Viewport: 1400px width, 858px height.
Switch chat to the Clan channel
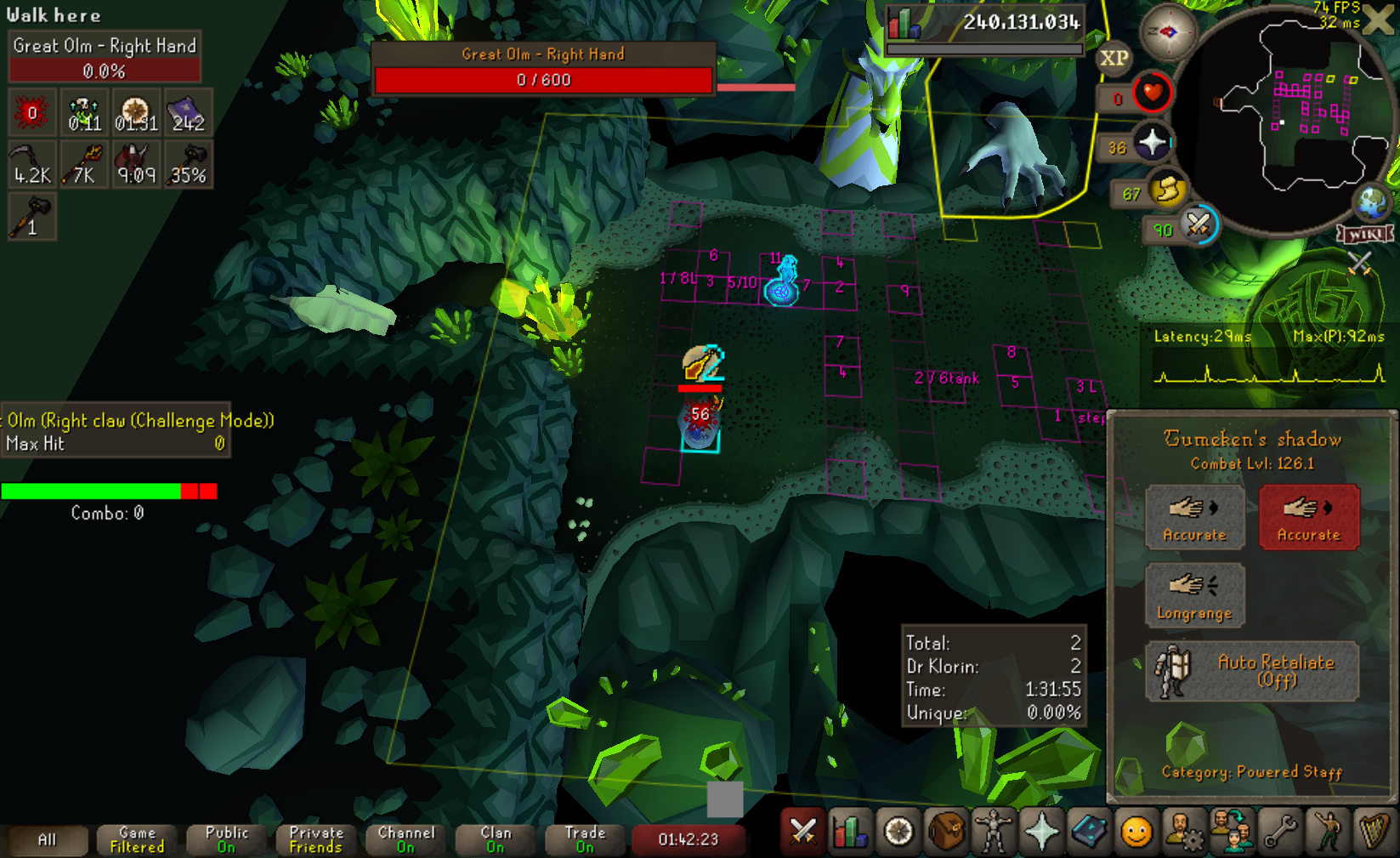click(496, 839)
